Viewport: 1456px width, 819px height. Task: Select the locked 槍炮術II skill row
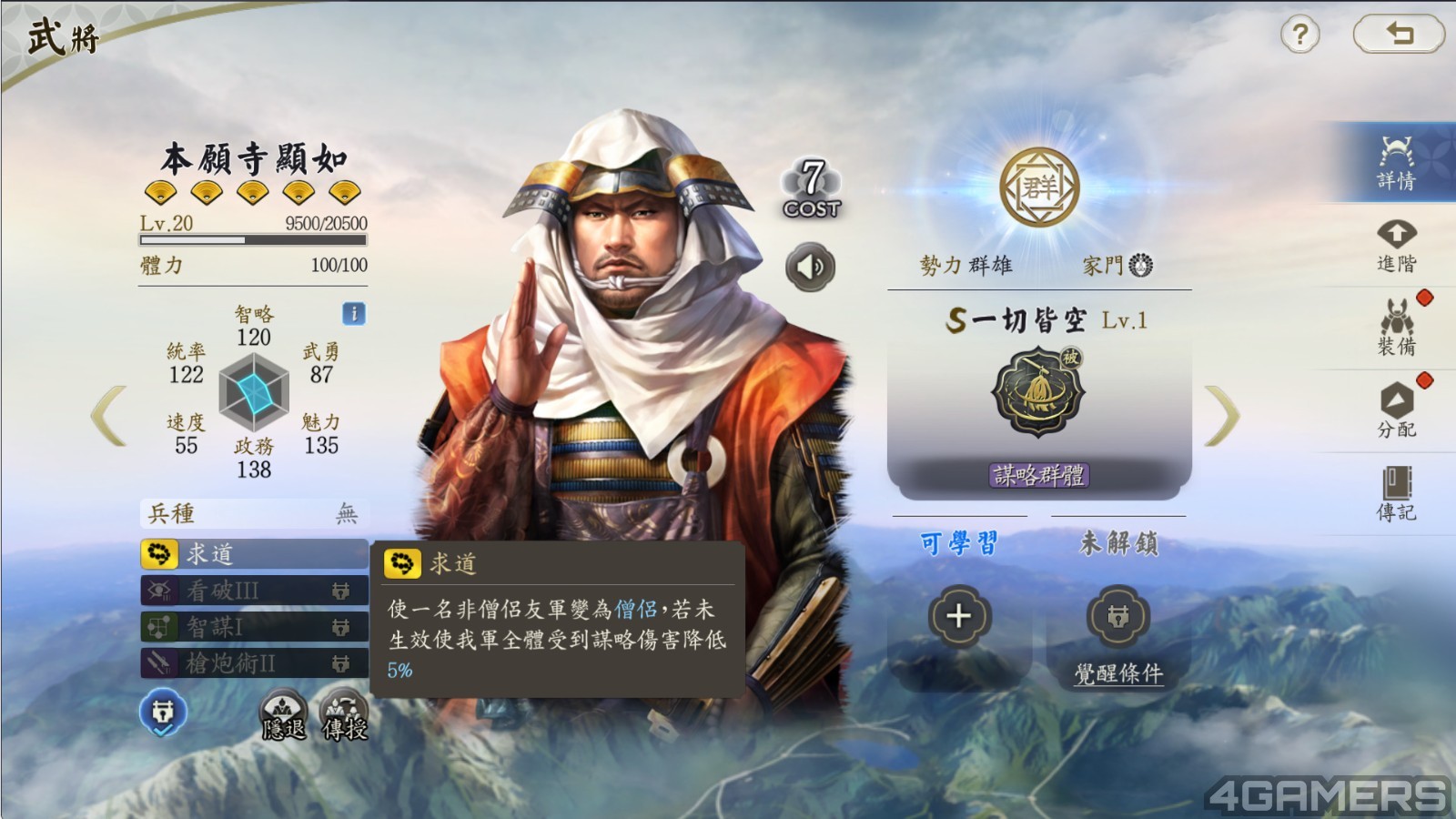tap(254, 663)
